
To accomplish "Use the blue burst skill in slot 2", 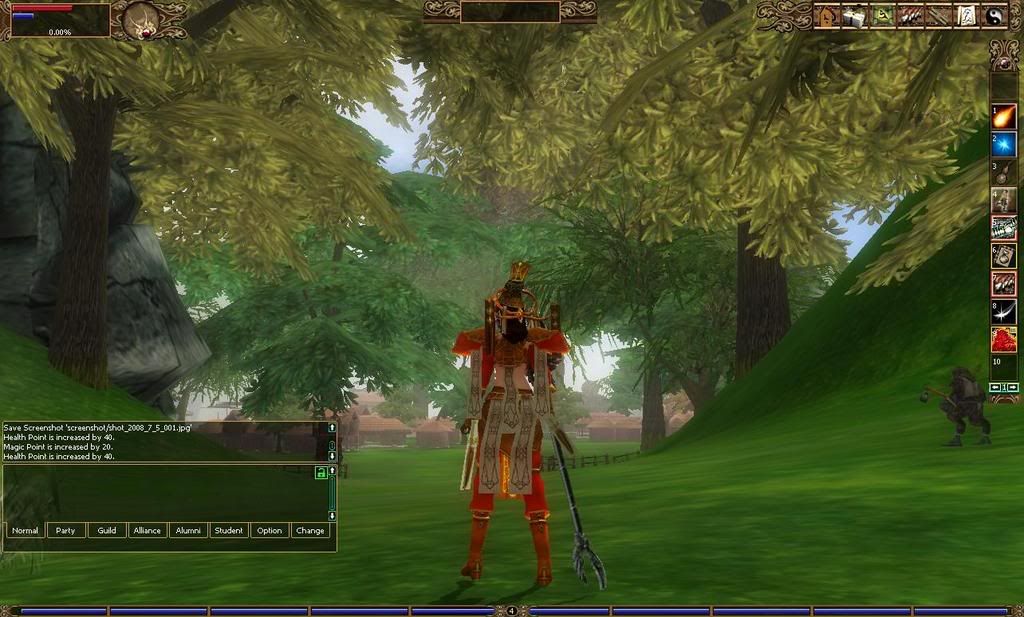I will pos(1004,144).
